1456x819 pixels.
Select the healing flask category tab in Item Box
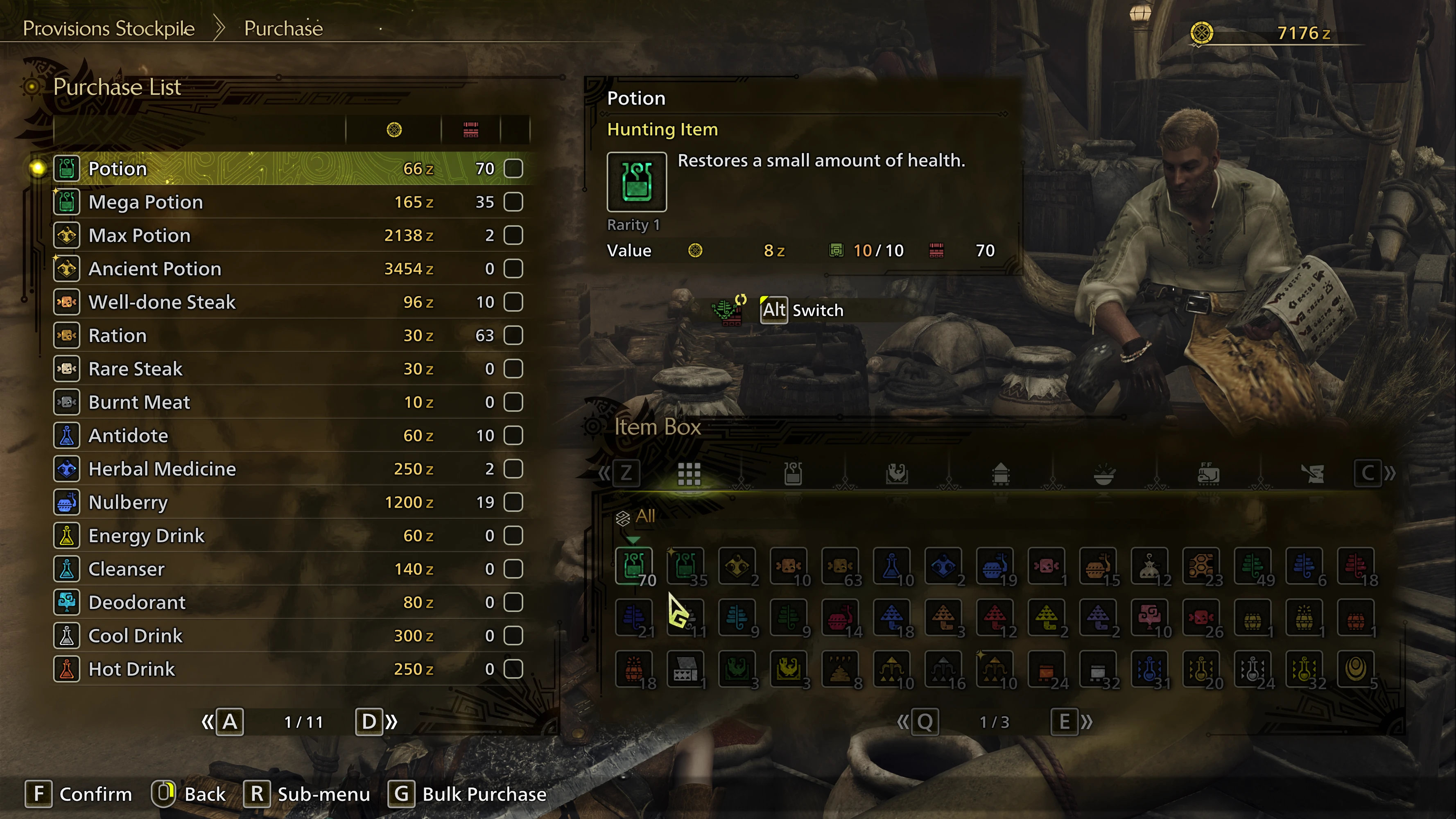(793, 474)
